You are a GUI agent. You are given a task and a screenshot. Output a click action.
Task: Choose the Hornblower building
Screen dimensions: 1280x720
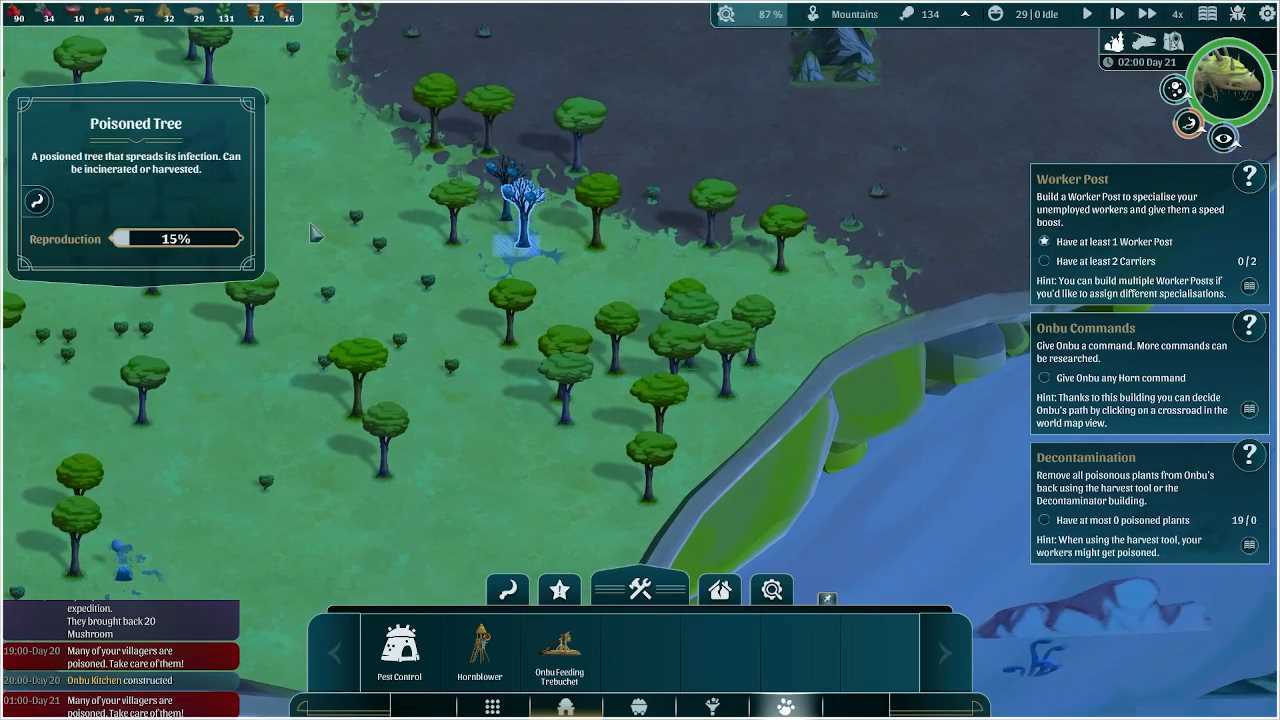point(480,653)
